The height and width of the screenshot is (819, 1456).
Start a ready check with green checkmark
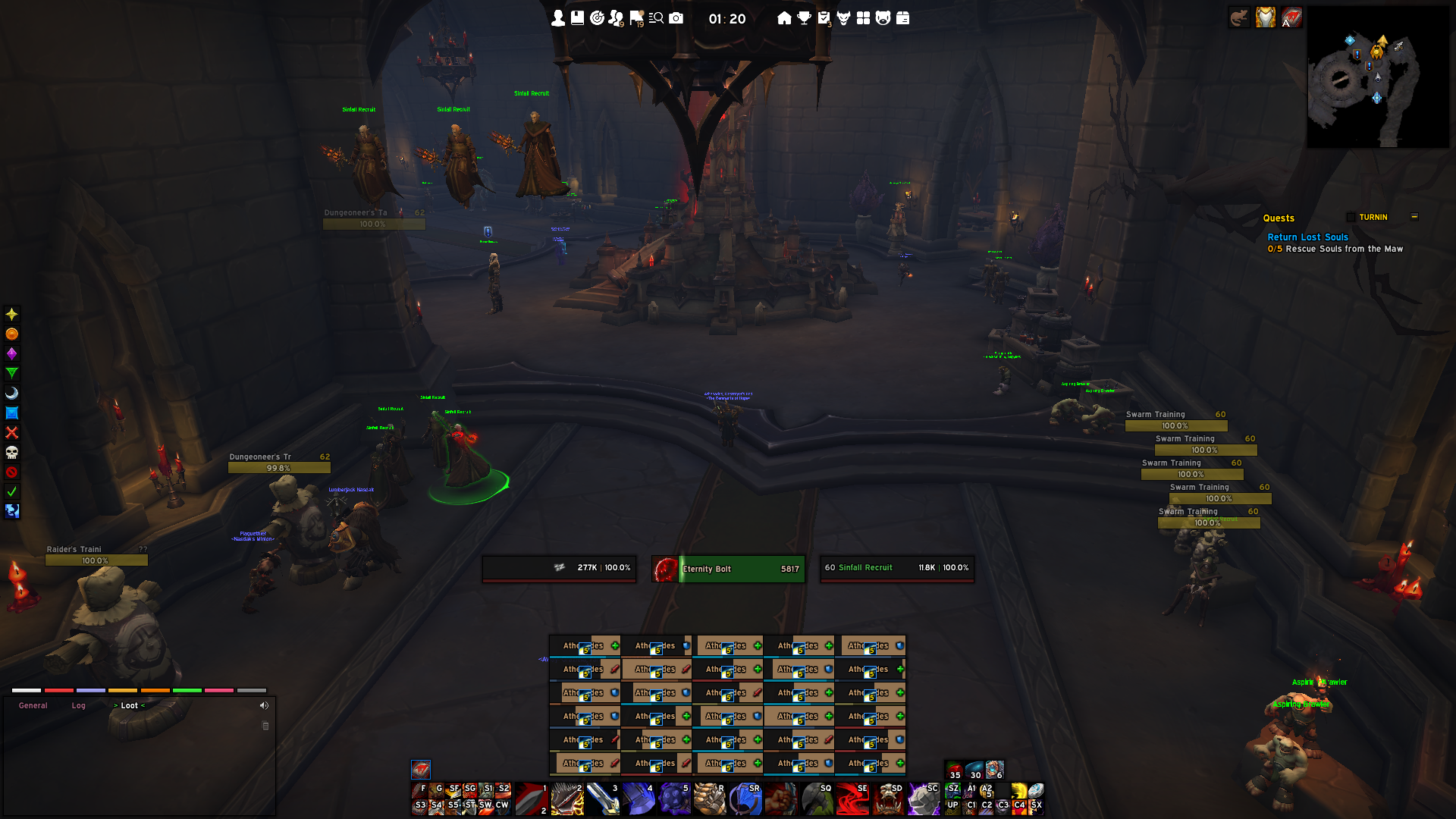tap(11, 491)
